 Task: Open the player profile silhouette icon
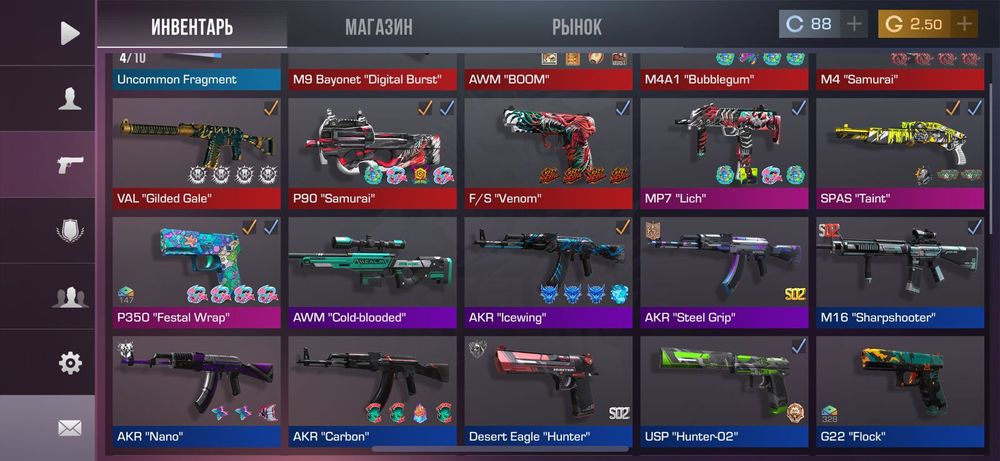click(69, 98)
